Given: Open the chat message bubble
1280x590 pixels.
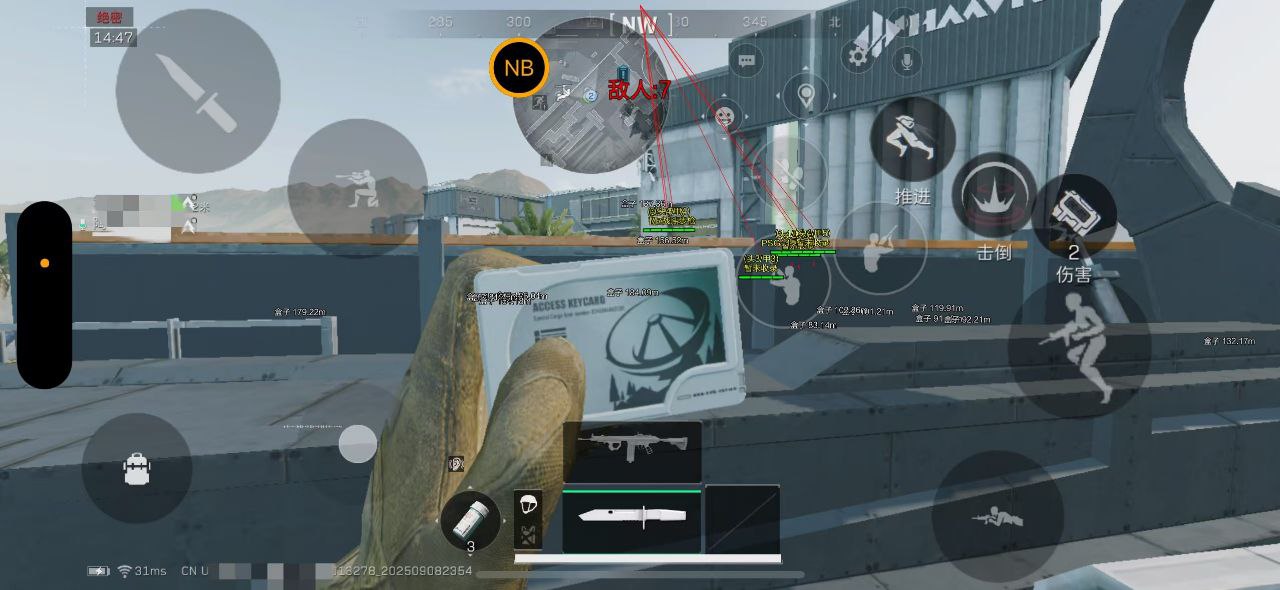Looking at the screenshot, I should pos(746,61).
